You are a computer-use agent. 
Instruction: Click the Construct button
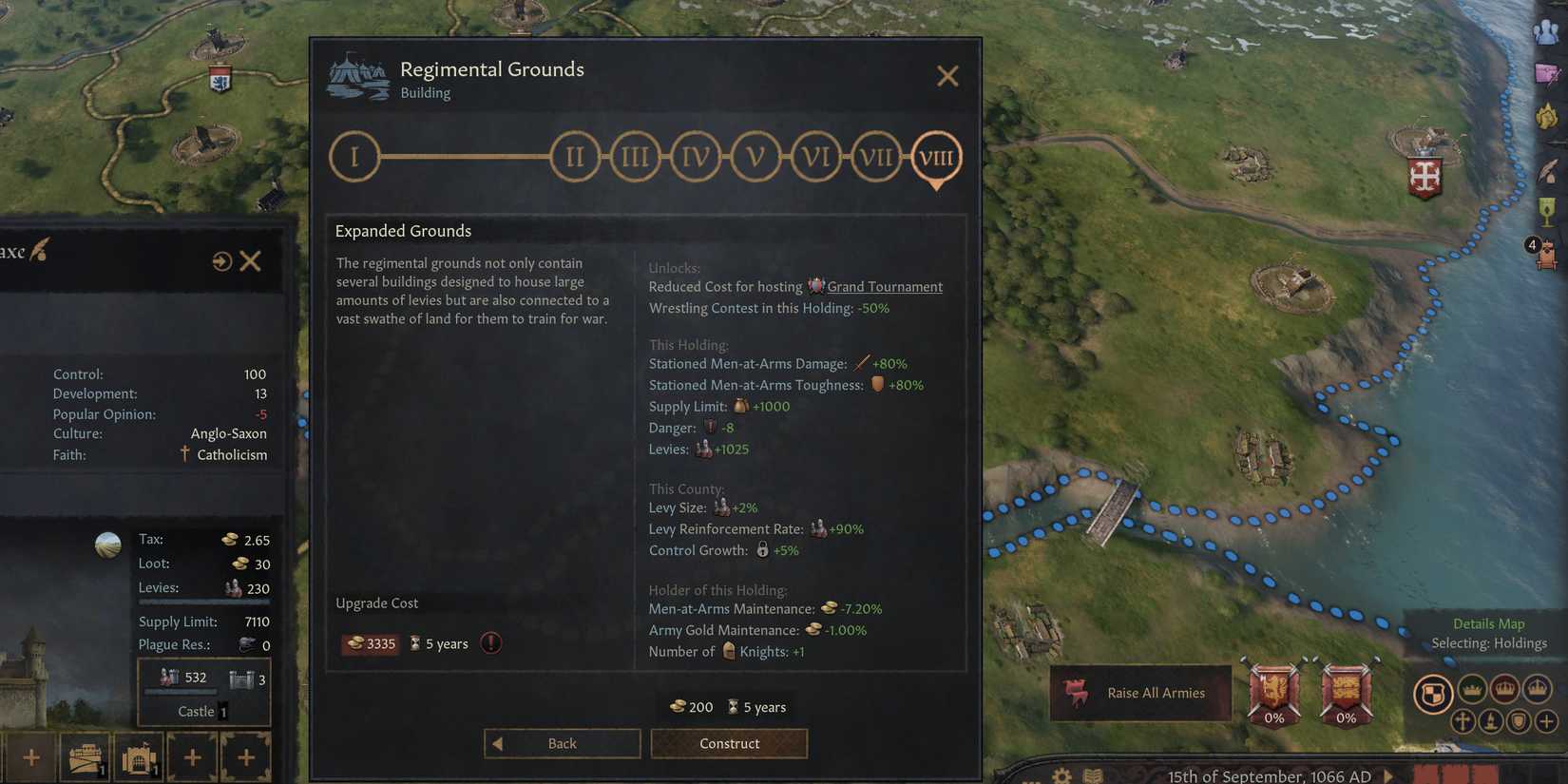click(729, 743)
